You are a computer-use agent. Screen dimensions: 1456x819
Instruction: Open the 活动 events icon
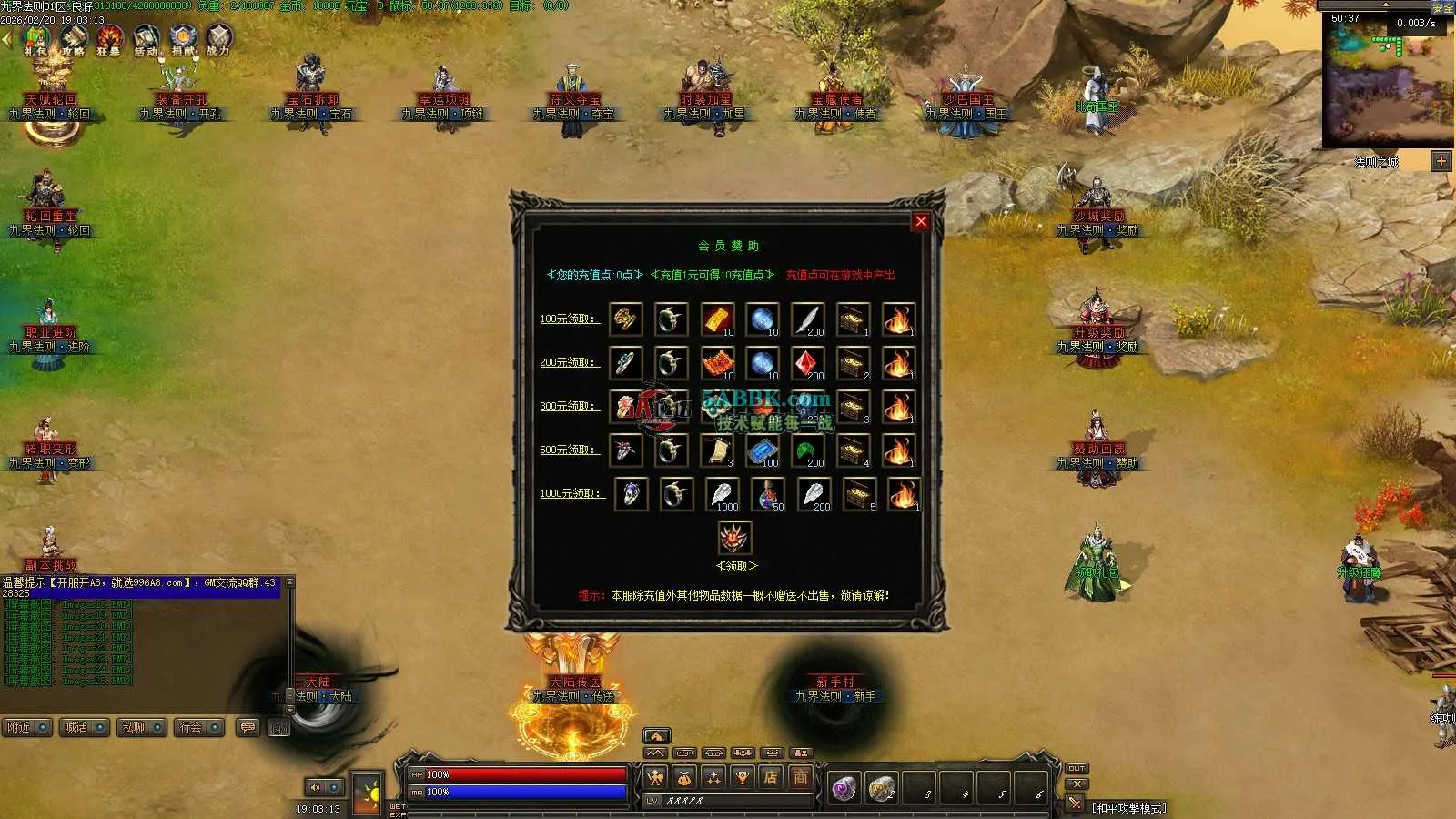146,39
